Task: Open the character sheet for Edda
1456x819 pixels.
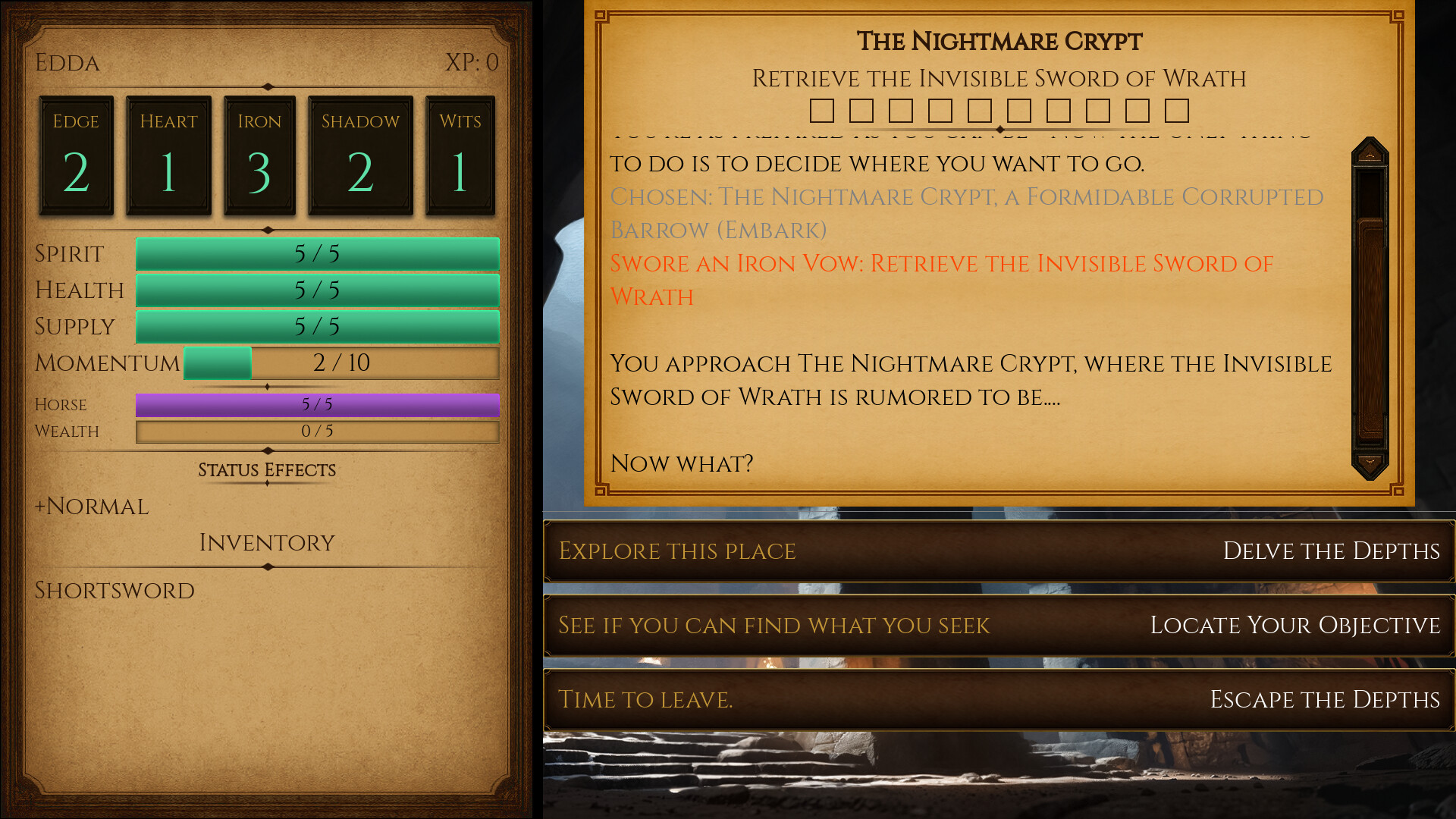Action: 67,63
